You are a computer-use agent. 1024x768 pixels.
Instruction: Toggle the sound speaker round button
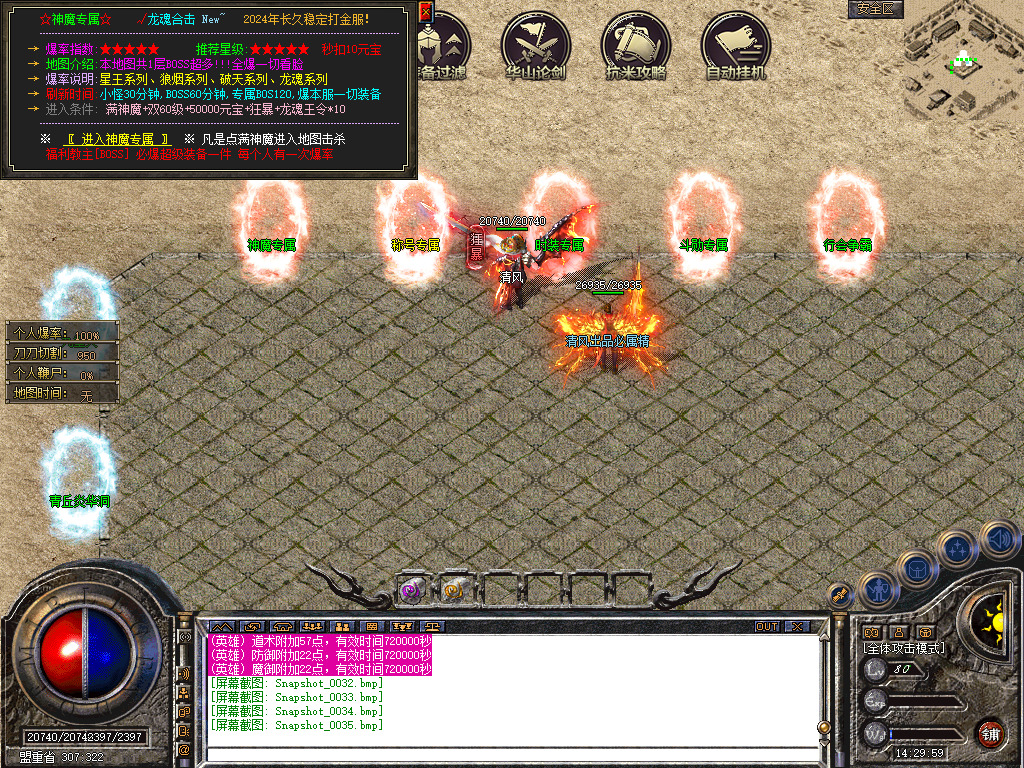(999, 540)
